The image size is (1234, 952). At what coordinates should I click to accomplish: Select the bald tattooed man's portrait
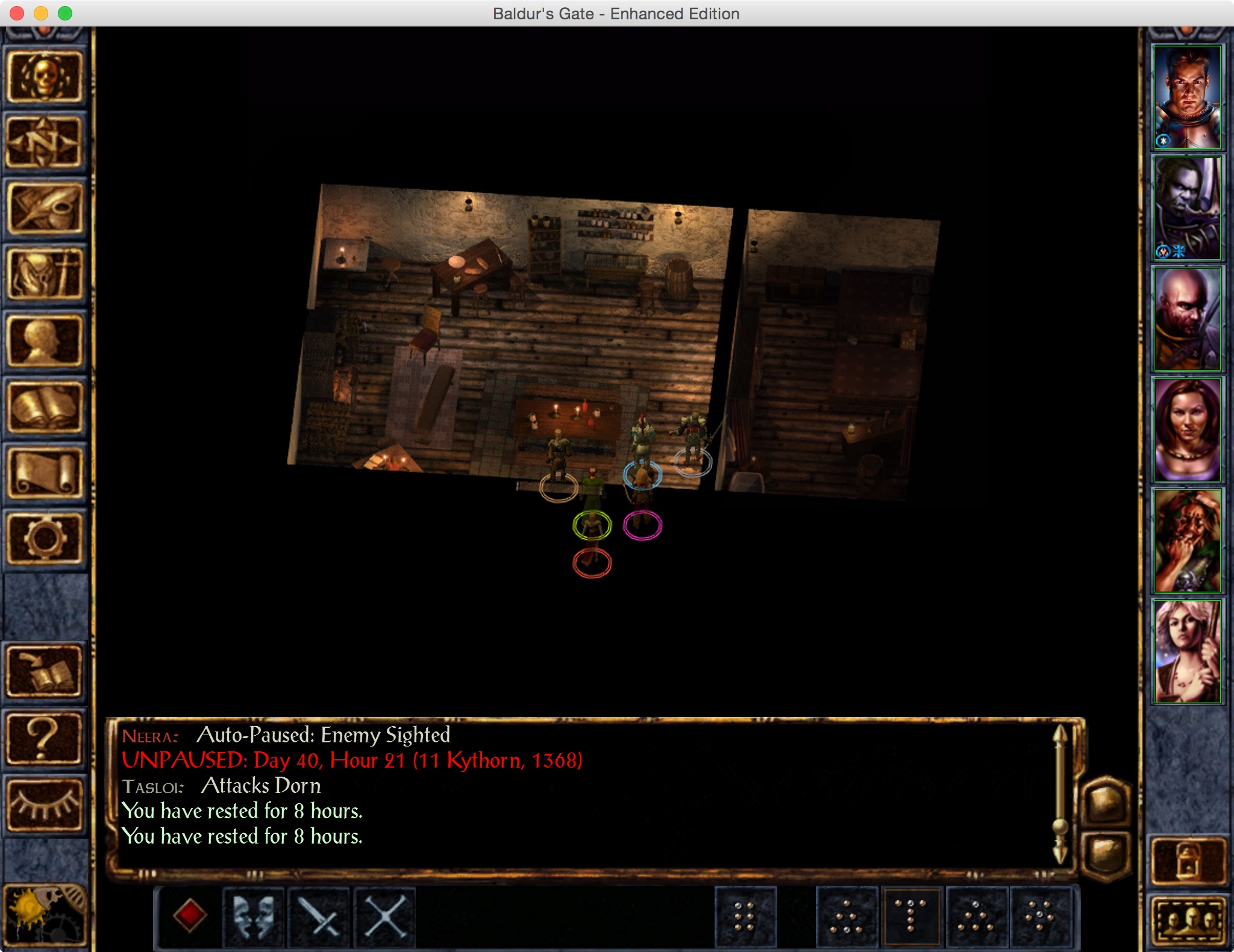click(x=1187, y=319)
